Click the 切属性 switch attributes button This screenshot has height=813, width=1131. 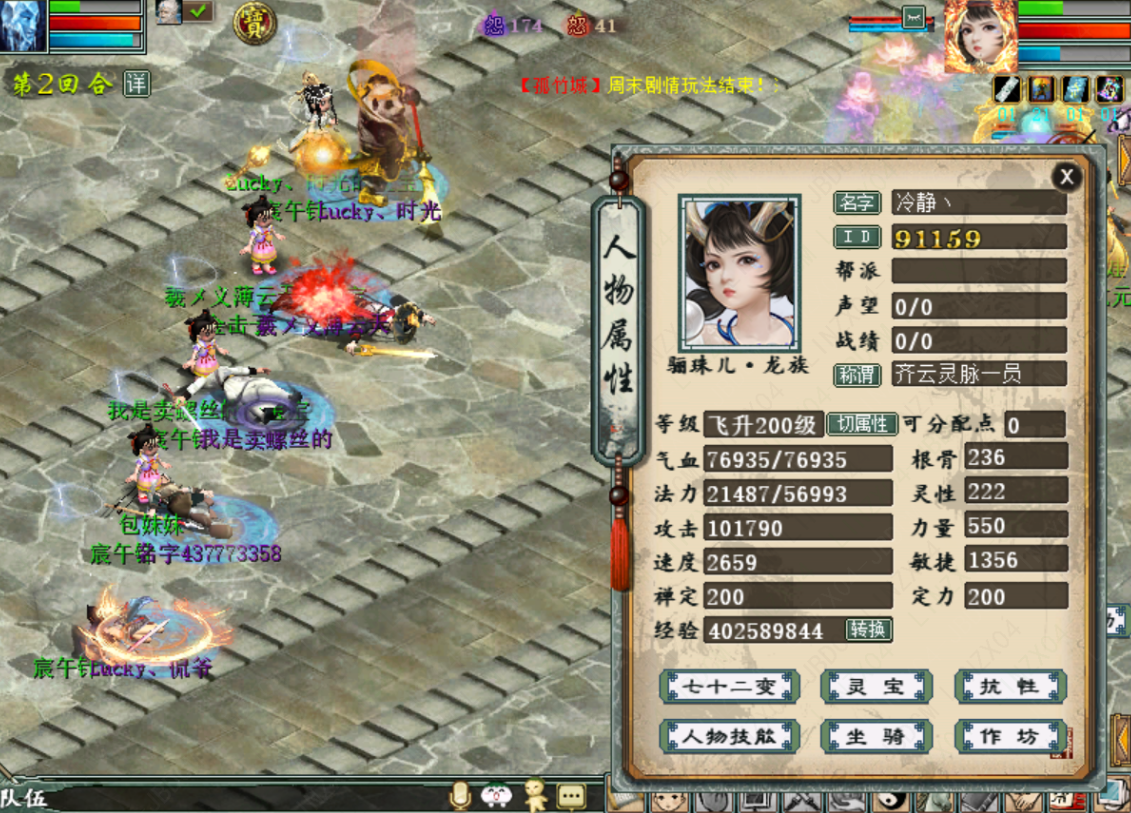click(862, 424)
